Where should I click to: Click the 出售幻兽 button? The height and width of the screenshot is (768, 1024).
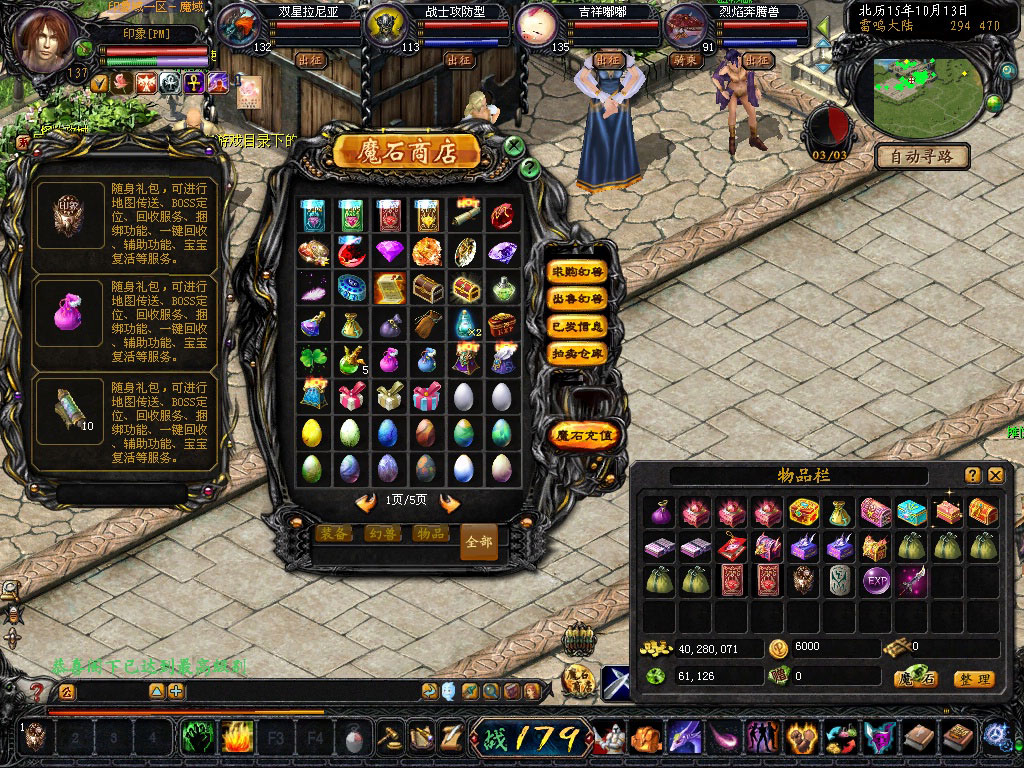point(578,298)
